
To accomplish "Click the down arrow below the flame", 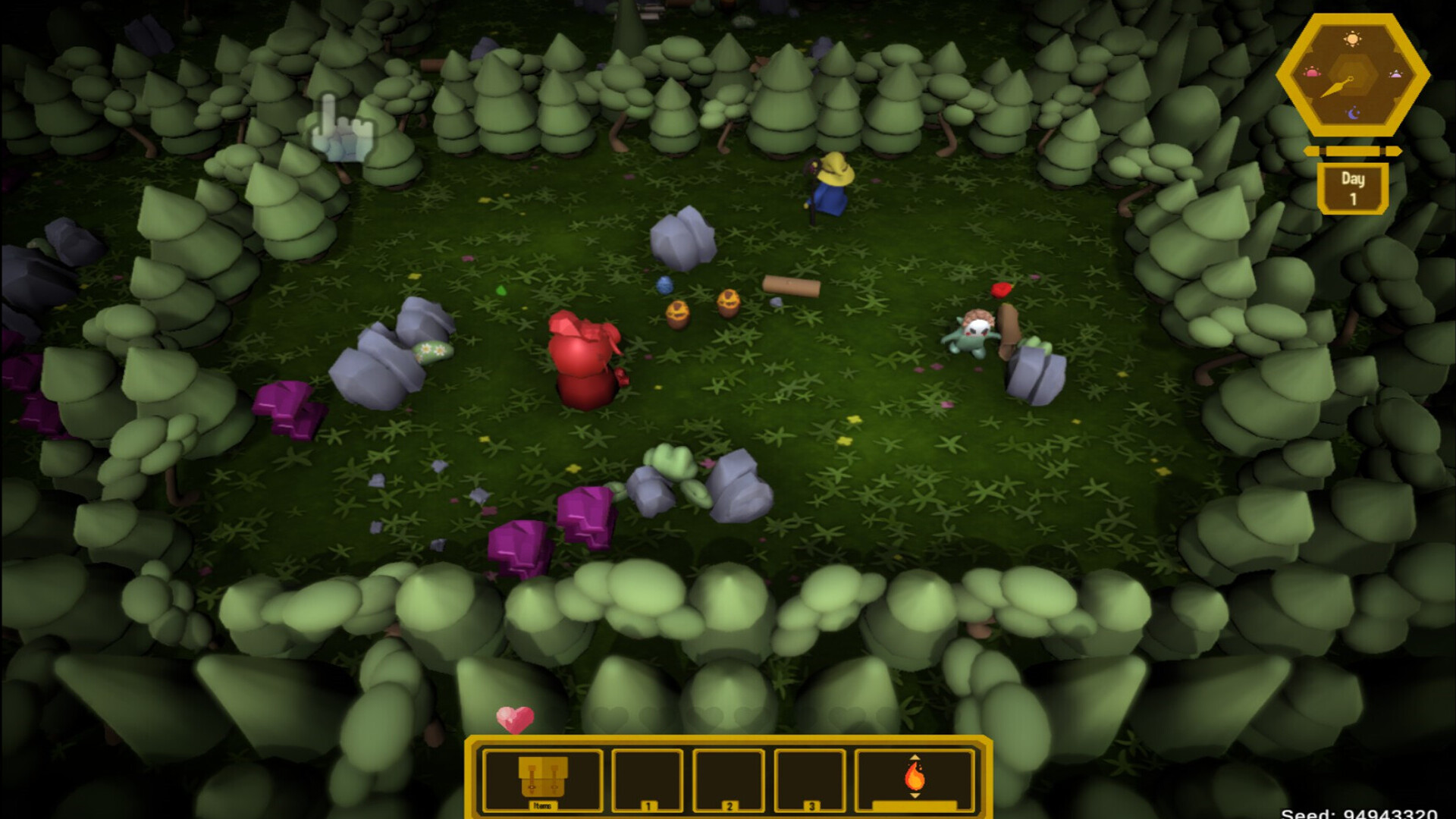I will (x=915, y=796).
